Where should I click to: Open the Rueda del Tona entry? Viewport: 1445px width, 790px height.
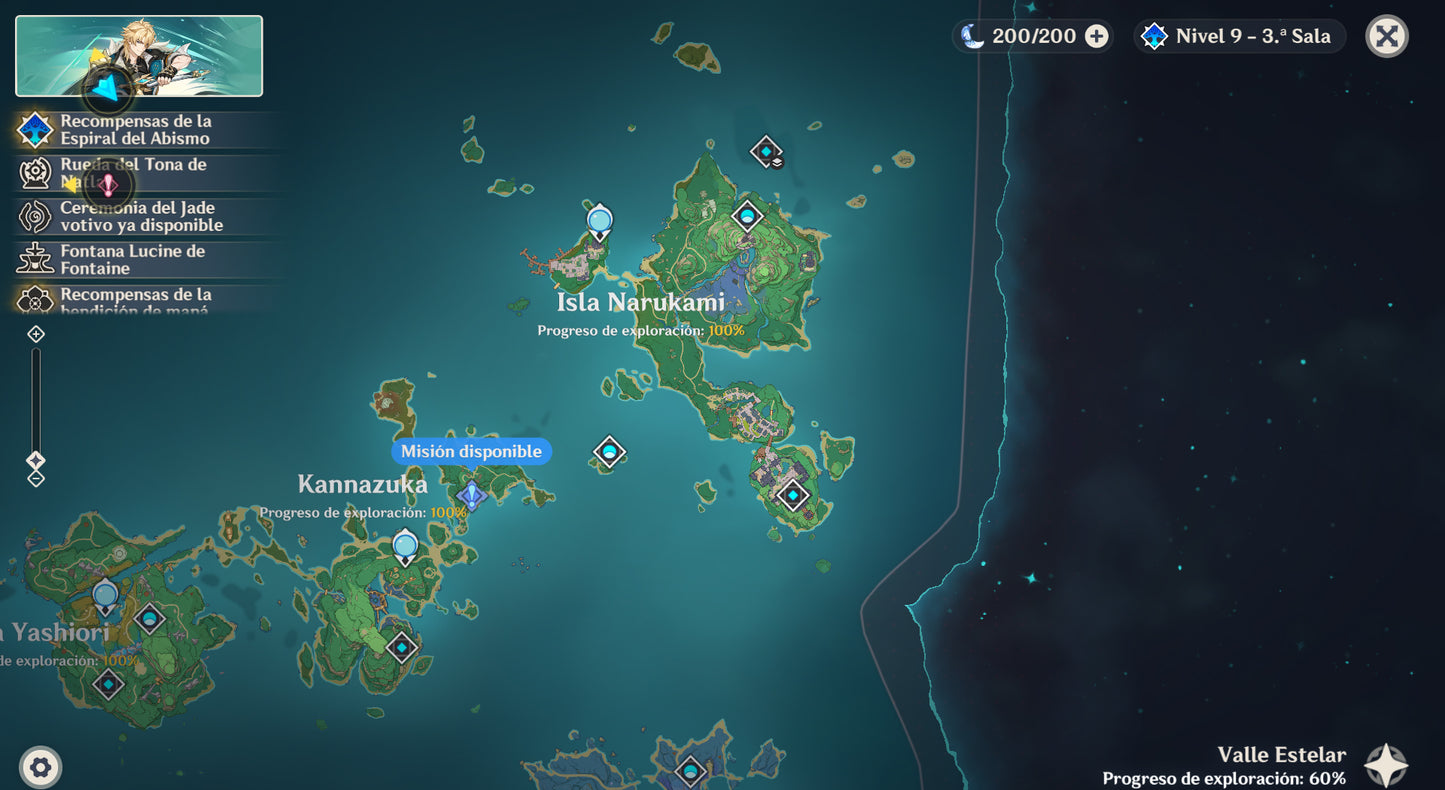point(135,173)
